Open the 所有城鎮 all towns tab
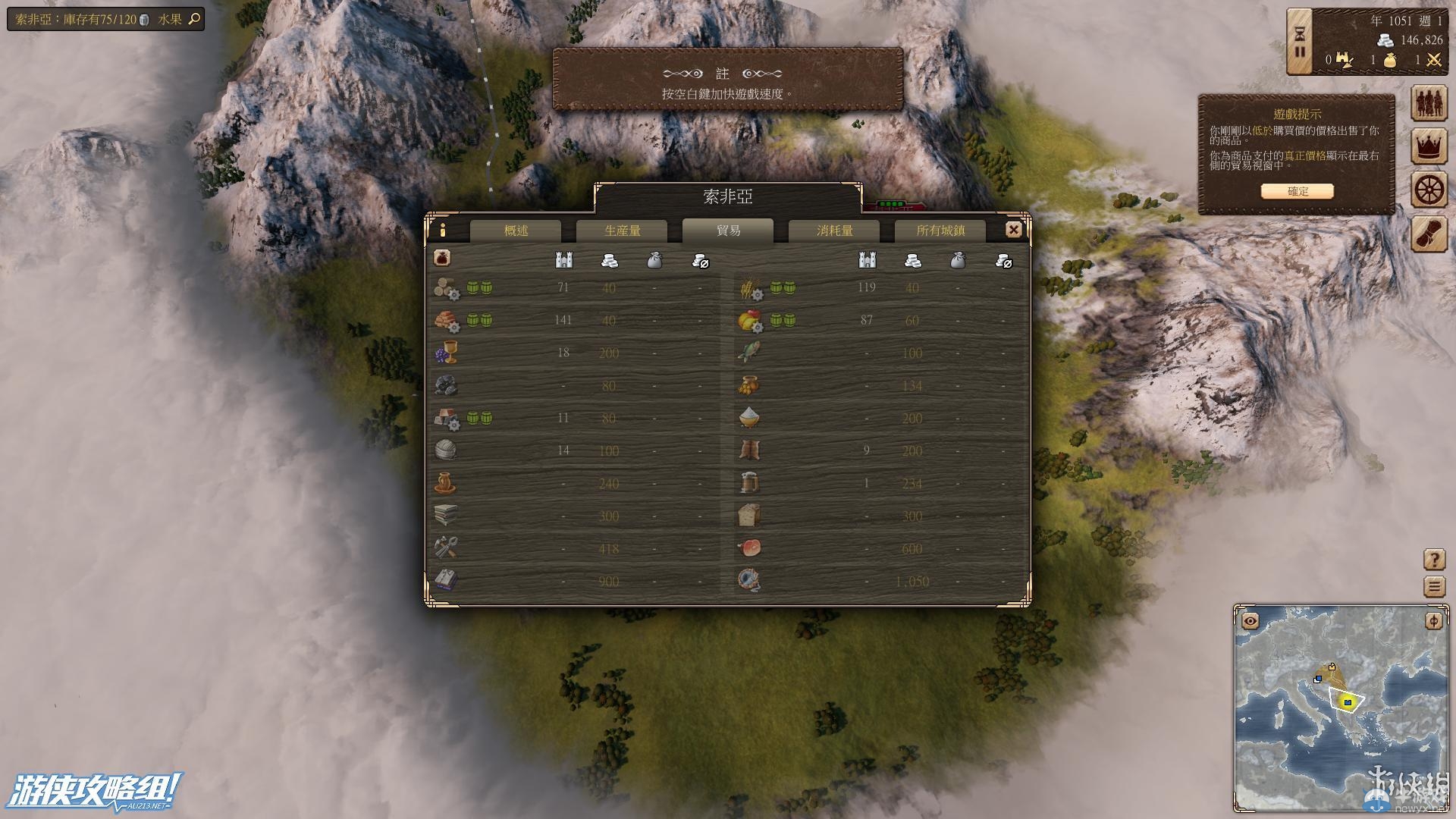Viewport: 1456px width, 819px height. click(940, 231)
